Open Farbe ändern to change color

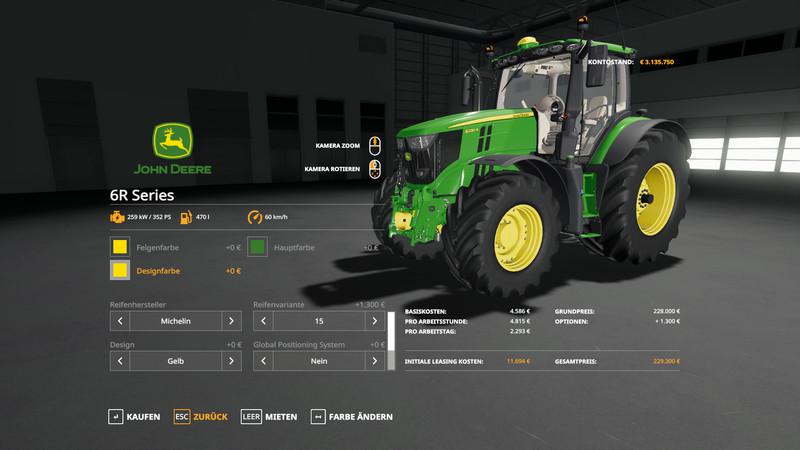(x=352, y=416)
